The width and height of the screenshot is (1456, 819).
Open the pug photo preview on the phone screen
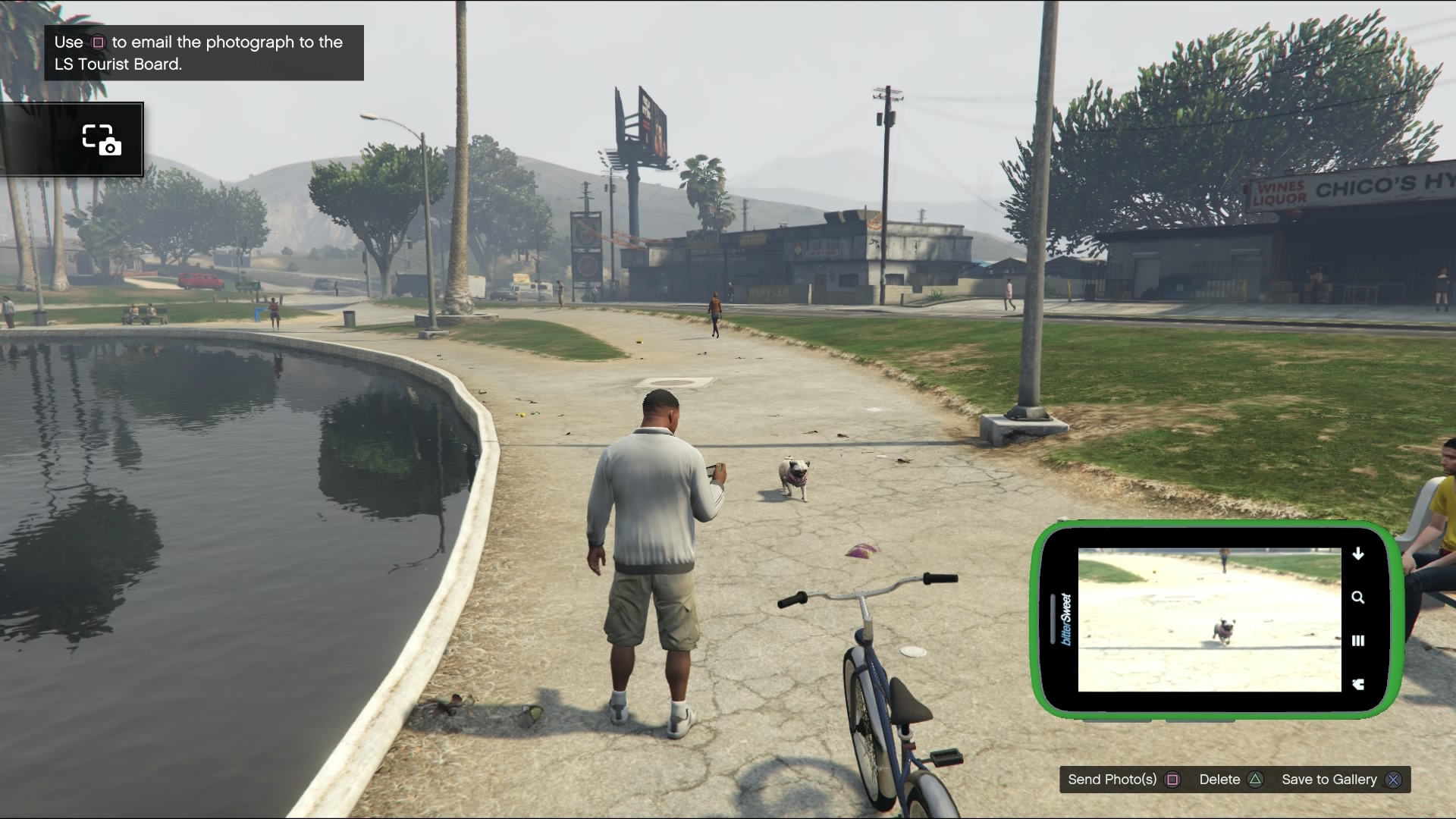(1210, 620)
